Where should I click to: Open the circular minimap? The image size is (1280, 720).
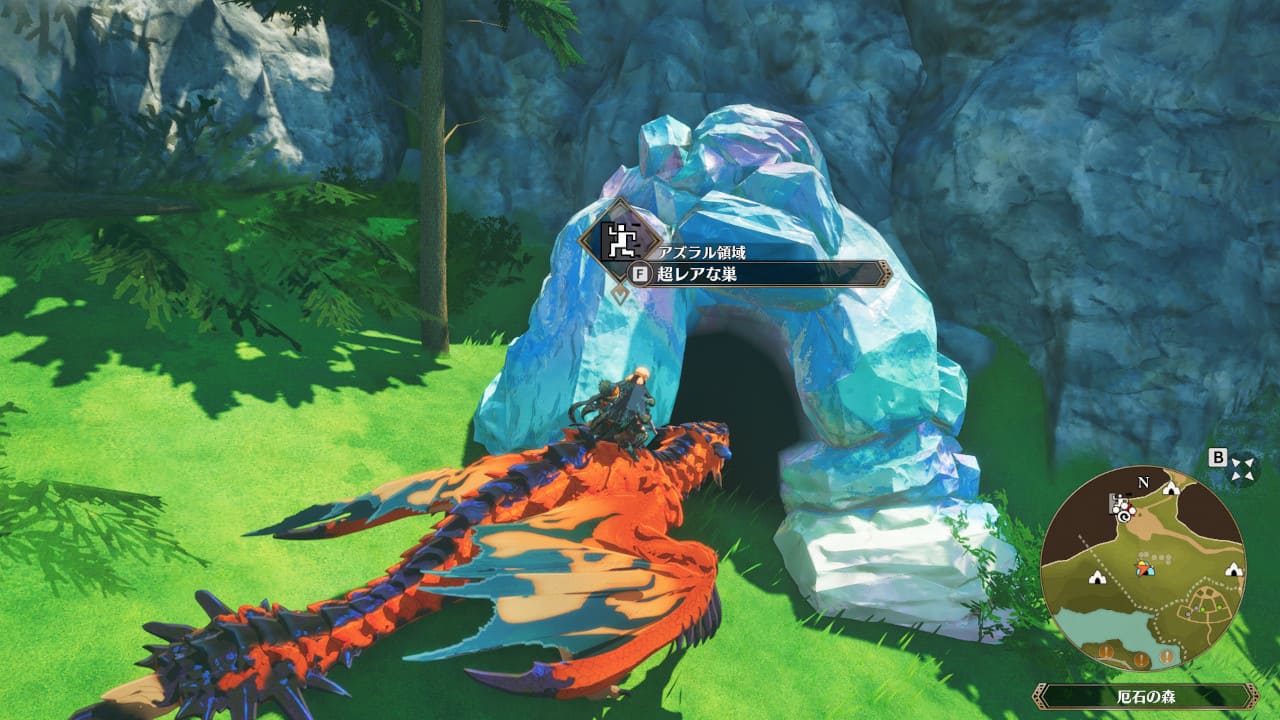[1142, 570]
